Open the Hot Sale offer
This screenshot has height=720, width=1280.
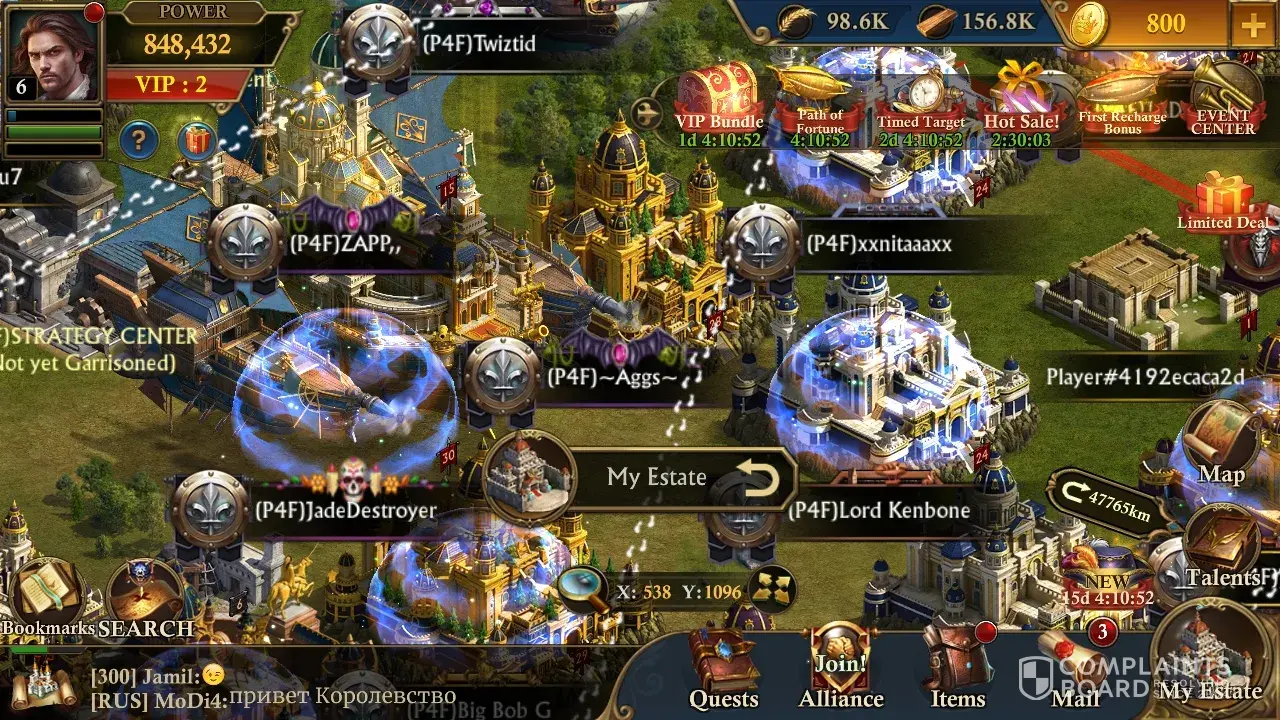(x=1021, y=100)
